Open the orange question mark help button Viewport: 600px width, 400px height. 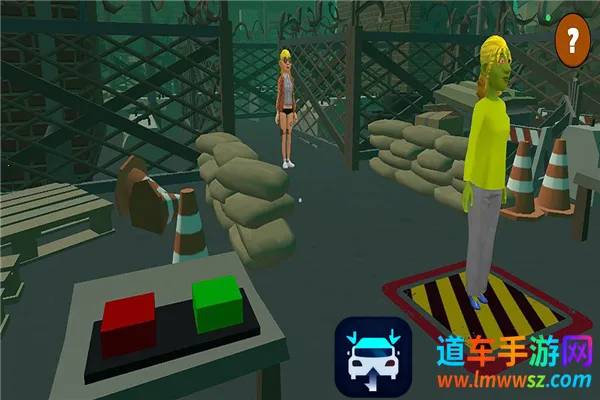coord(573,40)
